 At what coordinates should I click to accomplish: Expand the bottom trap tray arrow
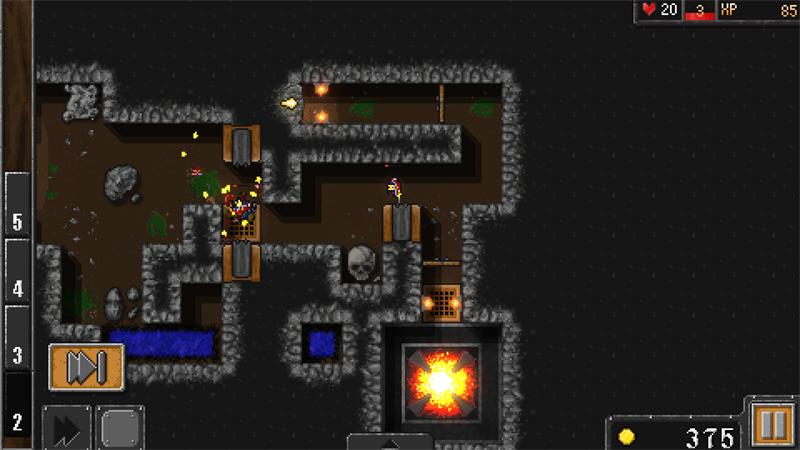[389, 441]
